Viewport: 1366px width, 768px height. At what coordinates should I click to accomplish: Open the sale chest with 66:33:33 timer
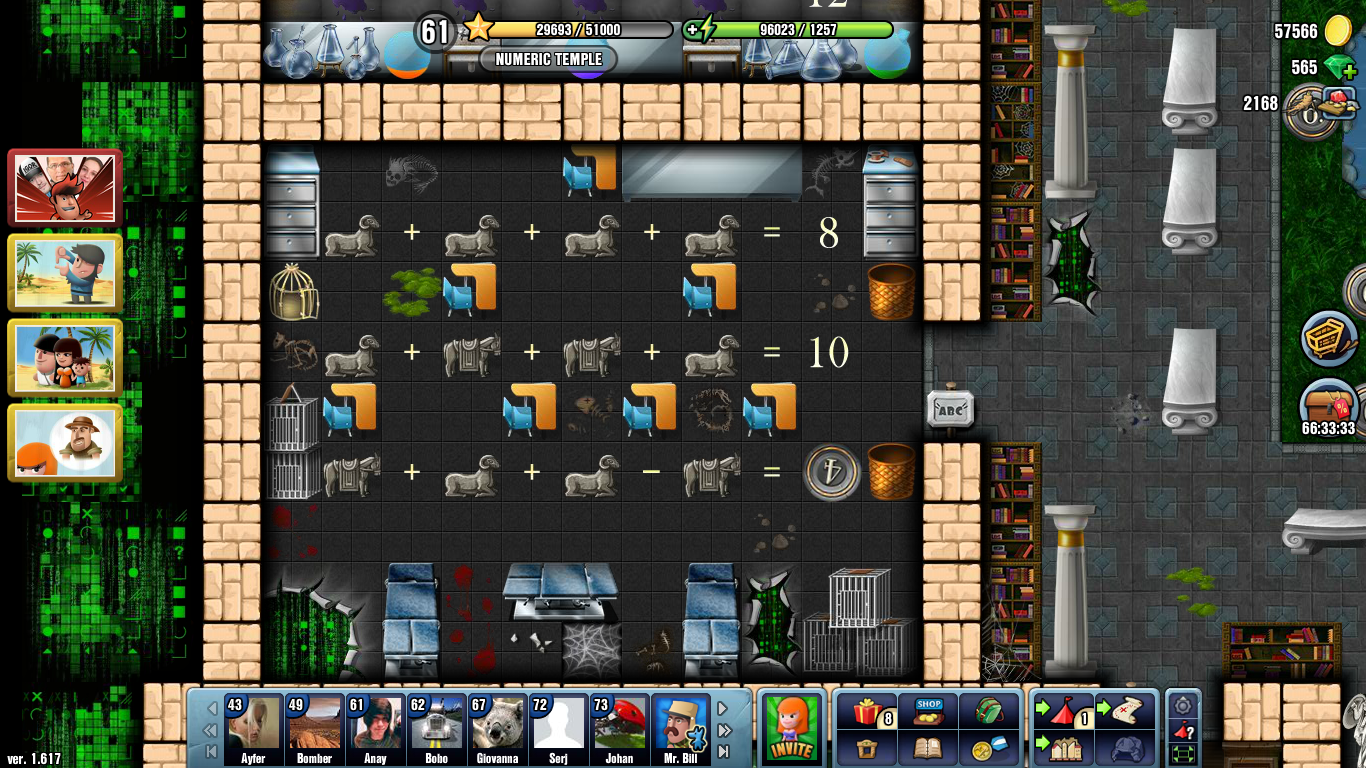tap(1328, 405)
